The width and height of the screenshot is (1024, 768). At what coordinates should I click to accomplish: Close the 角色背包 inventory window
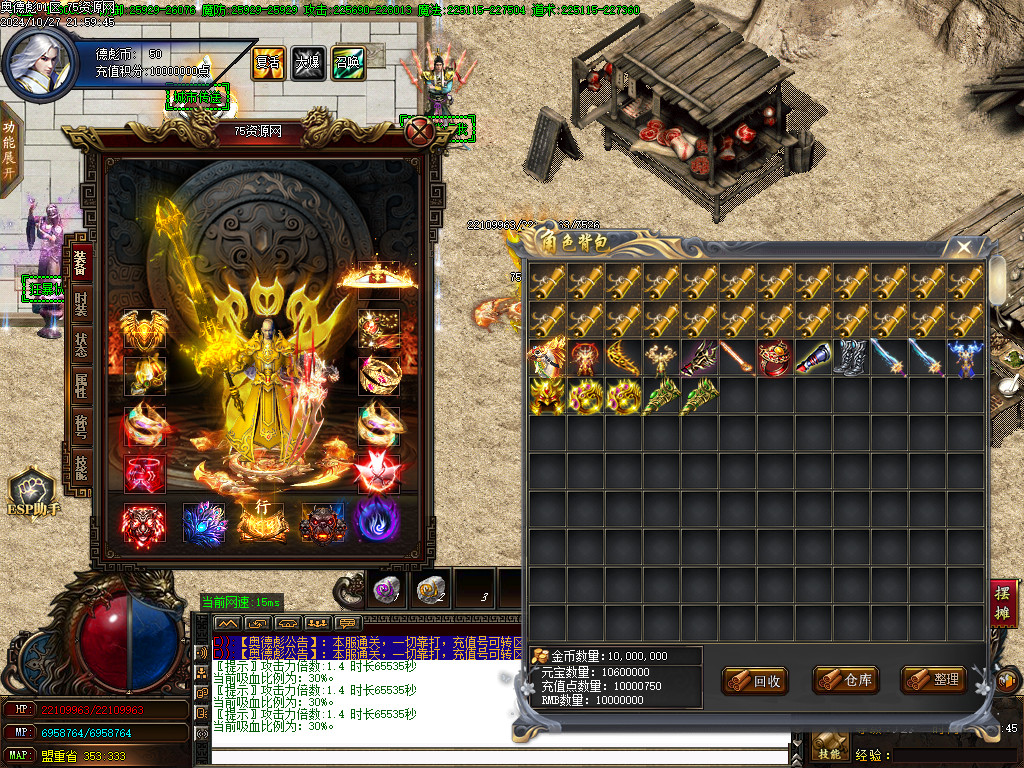[964, 246]
